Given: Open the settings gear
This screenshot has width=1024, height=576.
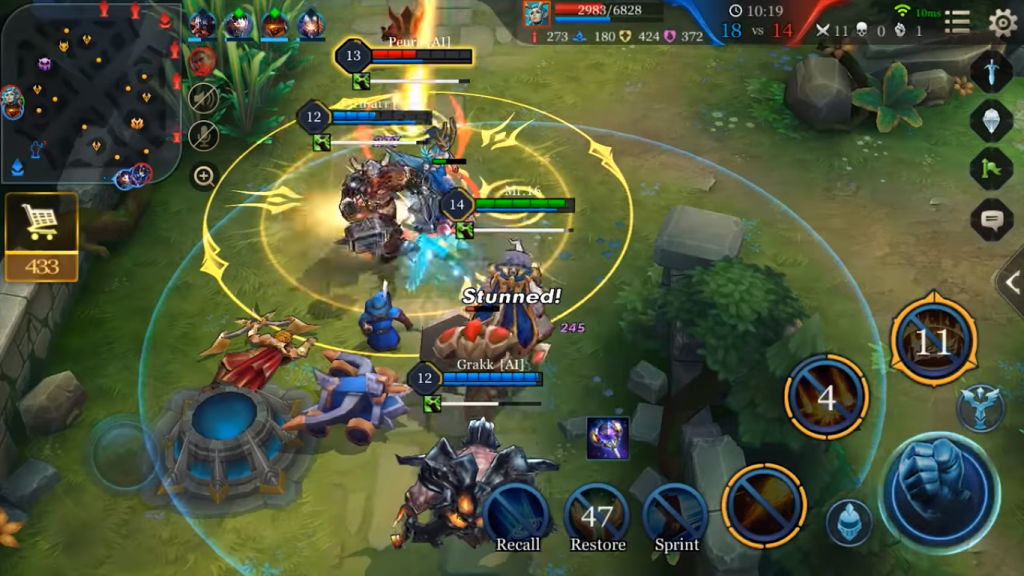Looking at the screenshot, I should click(x=1001, y=22).
